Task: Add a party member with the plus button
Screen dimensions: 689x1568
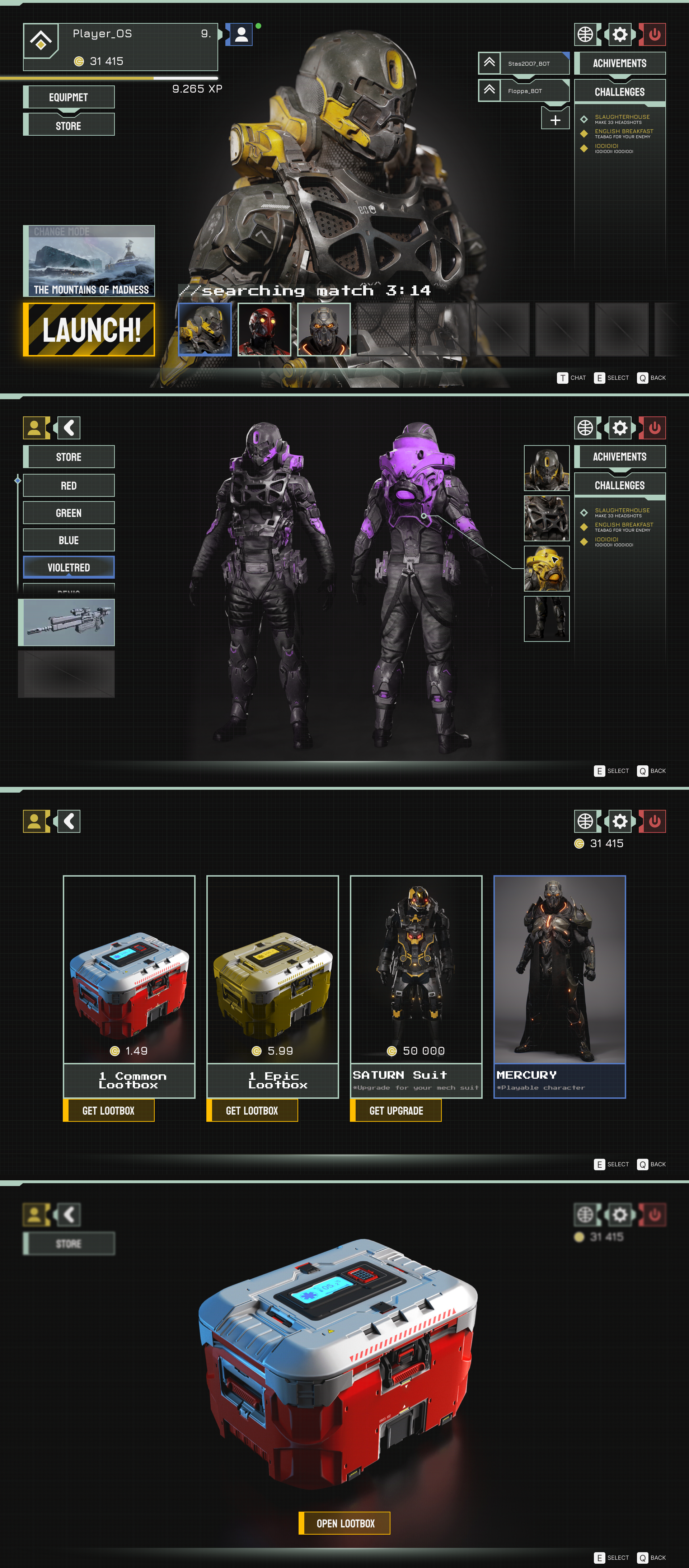Action: (555, 120)
